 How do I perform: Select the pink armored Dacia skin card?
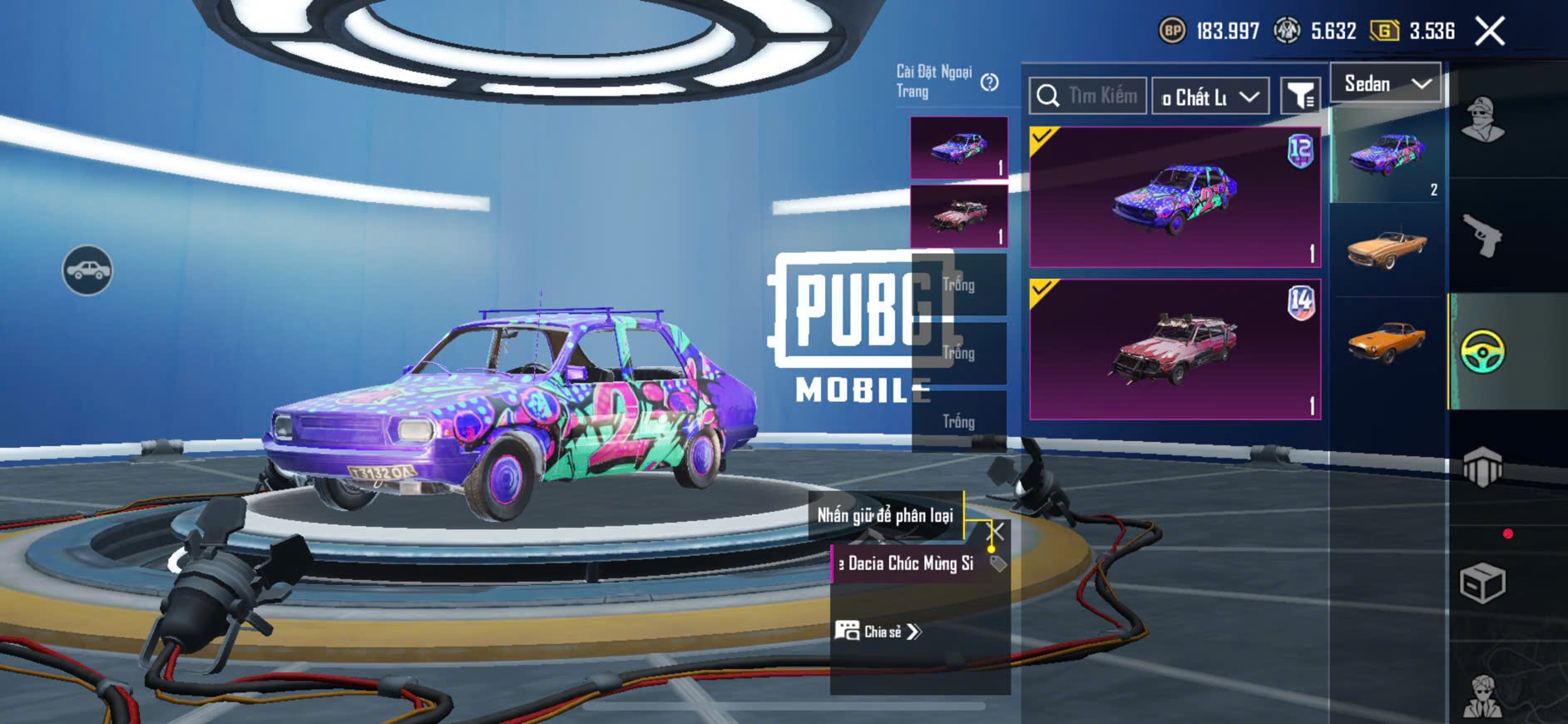pyautogui.click(x=1175, y=350)
